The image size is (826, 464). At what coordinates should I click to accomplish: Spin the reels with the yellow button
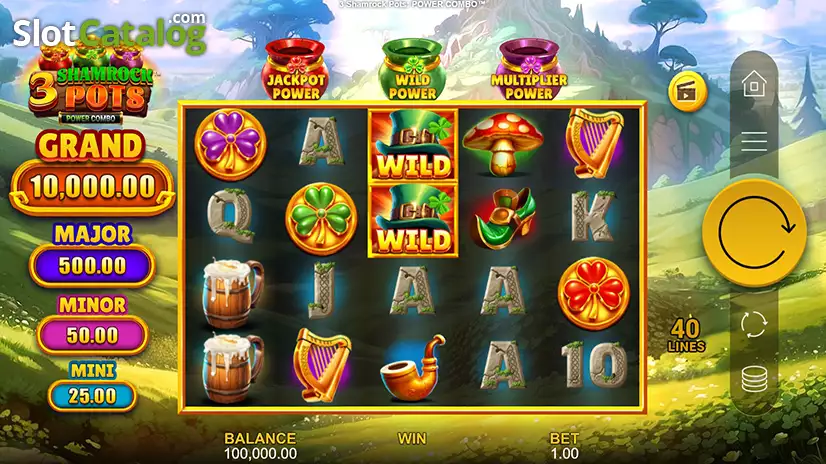(754, 232)
